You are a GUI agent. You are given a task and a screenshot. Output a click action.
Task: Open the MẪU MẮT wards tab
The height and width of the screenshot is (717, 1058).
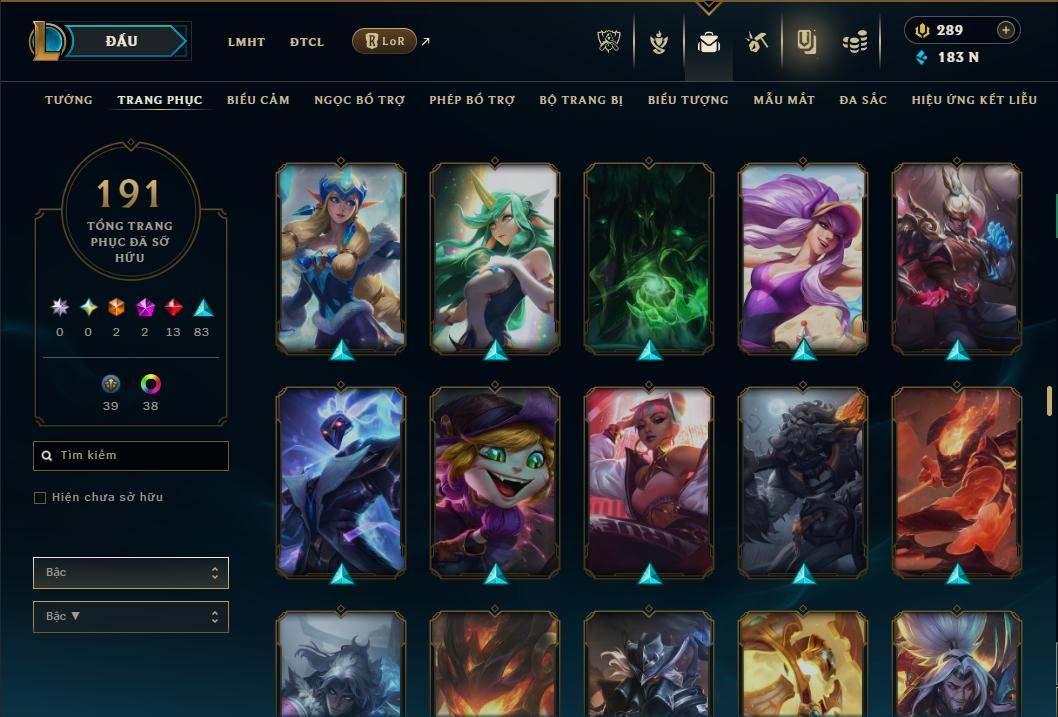[784, 100]
